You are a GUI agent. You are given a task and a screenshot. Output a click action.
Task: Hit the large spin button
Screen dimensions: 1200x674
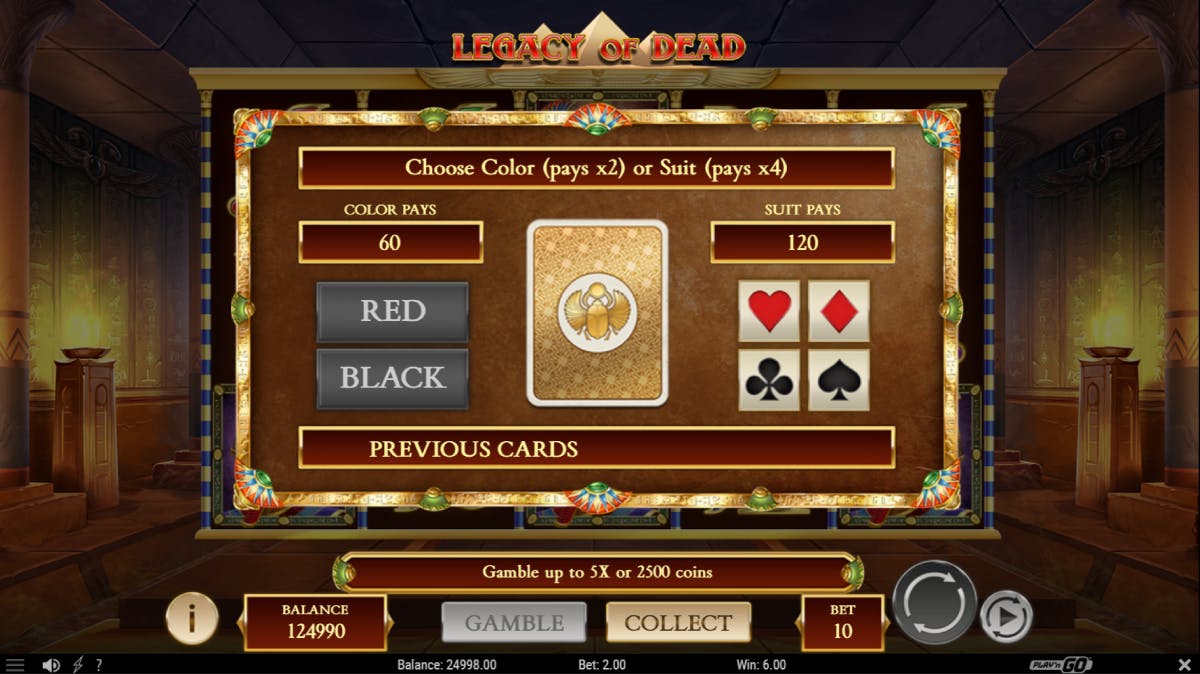934,602
